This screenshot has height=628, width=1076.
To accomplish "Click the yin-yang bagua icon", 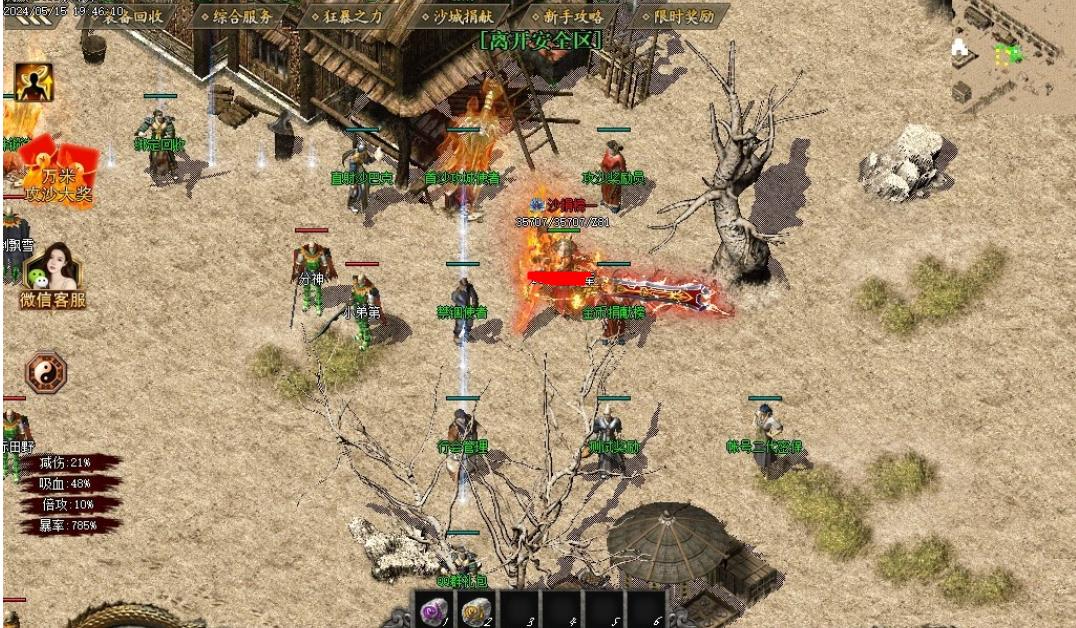I will pyautogui.click(x=45, y=371).
